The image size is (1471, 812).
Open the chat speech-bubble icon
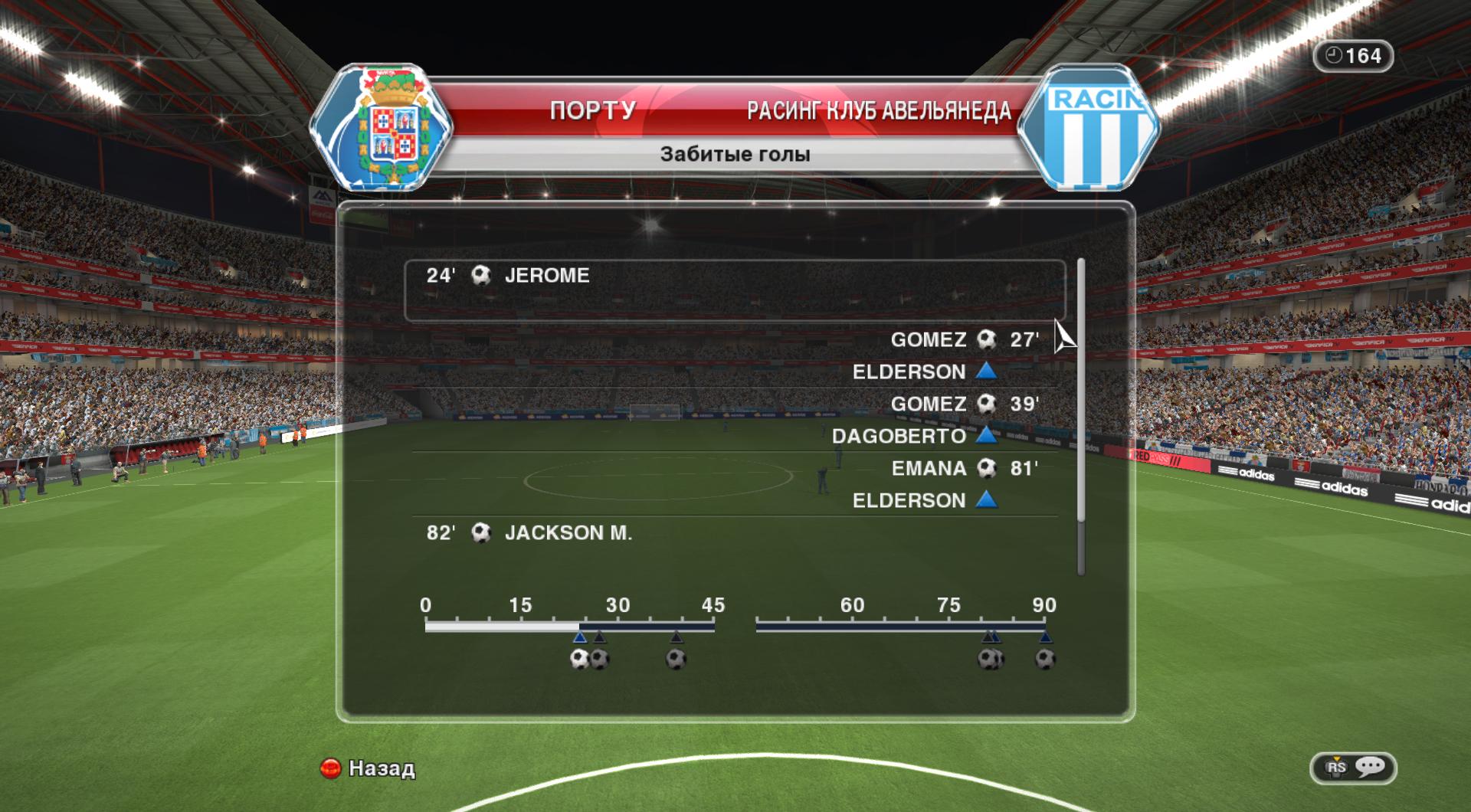(1369, 768)
